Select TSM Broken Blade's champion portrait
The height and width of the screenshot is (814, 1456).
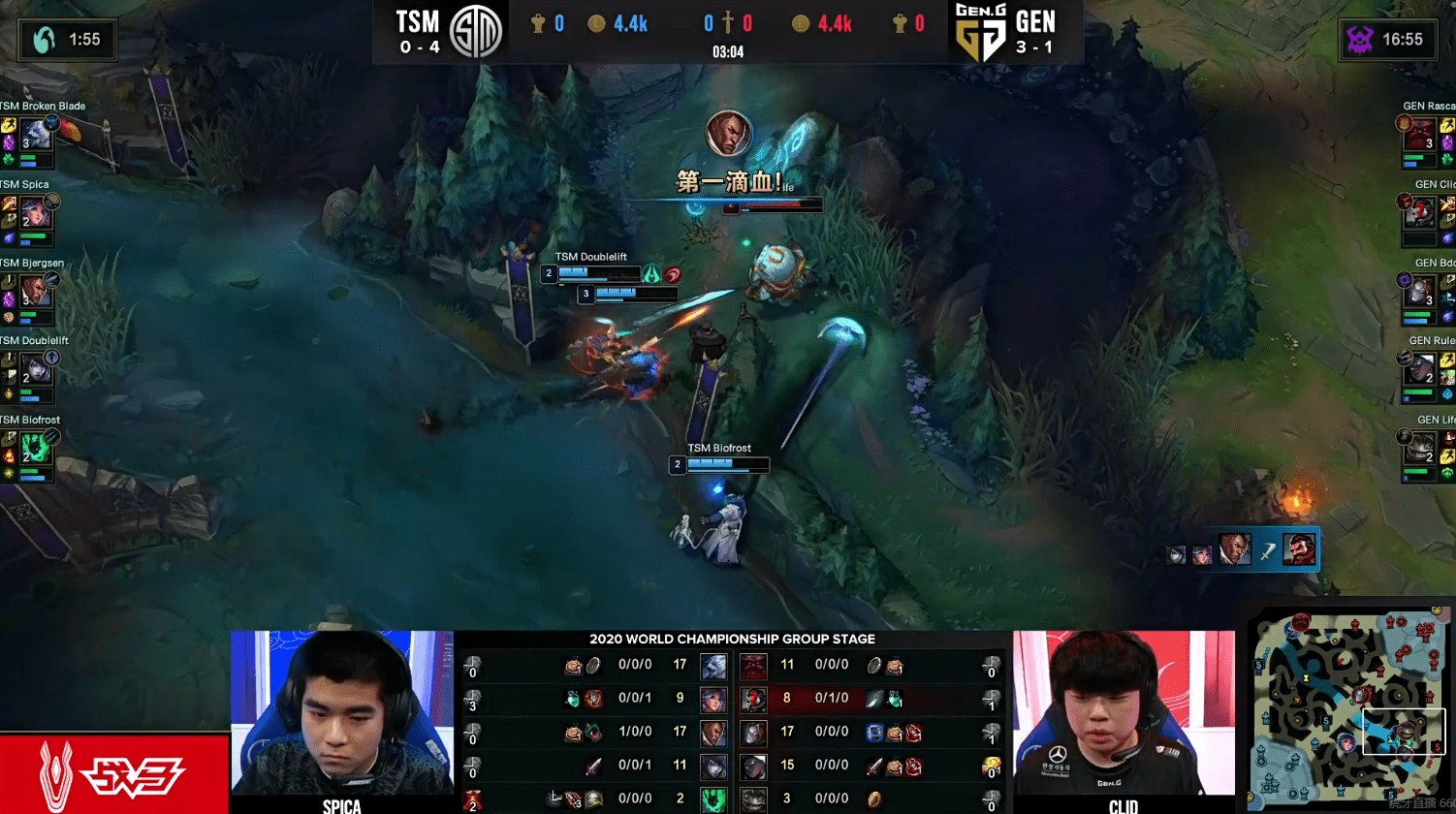pos(35,134)
